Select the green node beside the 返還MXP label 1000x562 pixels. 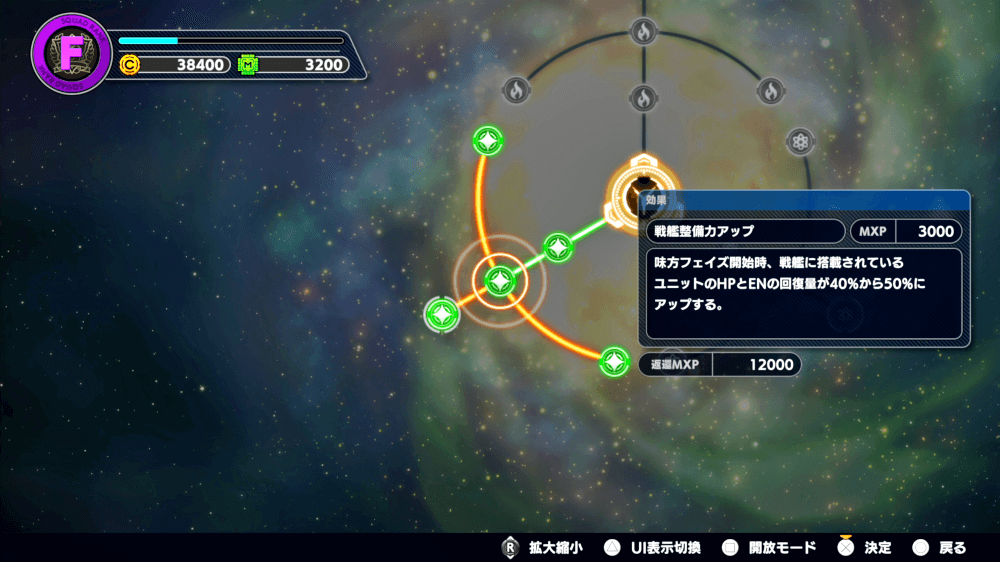614,362
